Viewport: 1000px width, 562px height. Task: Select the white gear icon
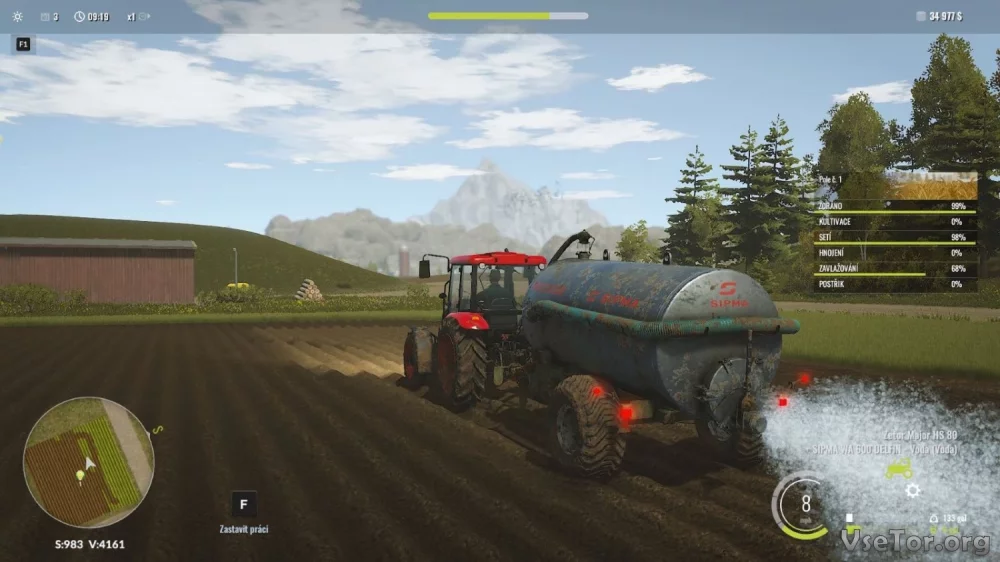coord(912,491)
